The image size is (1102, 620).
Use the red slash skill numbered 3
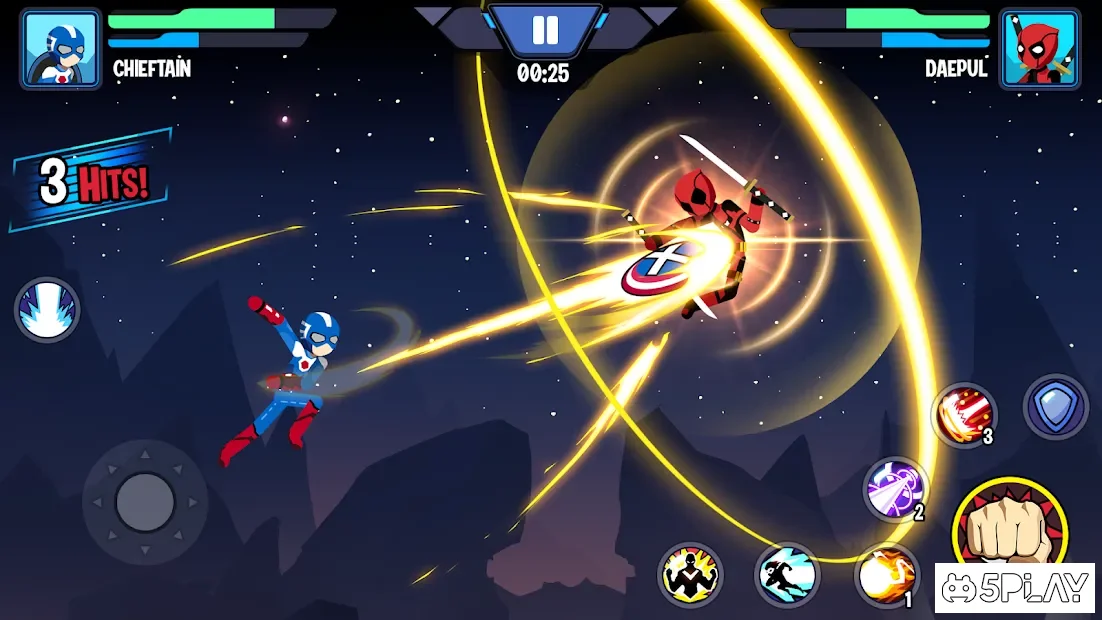(x=964, y=415)
